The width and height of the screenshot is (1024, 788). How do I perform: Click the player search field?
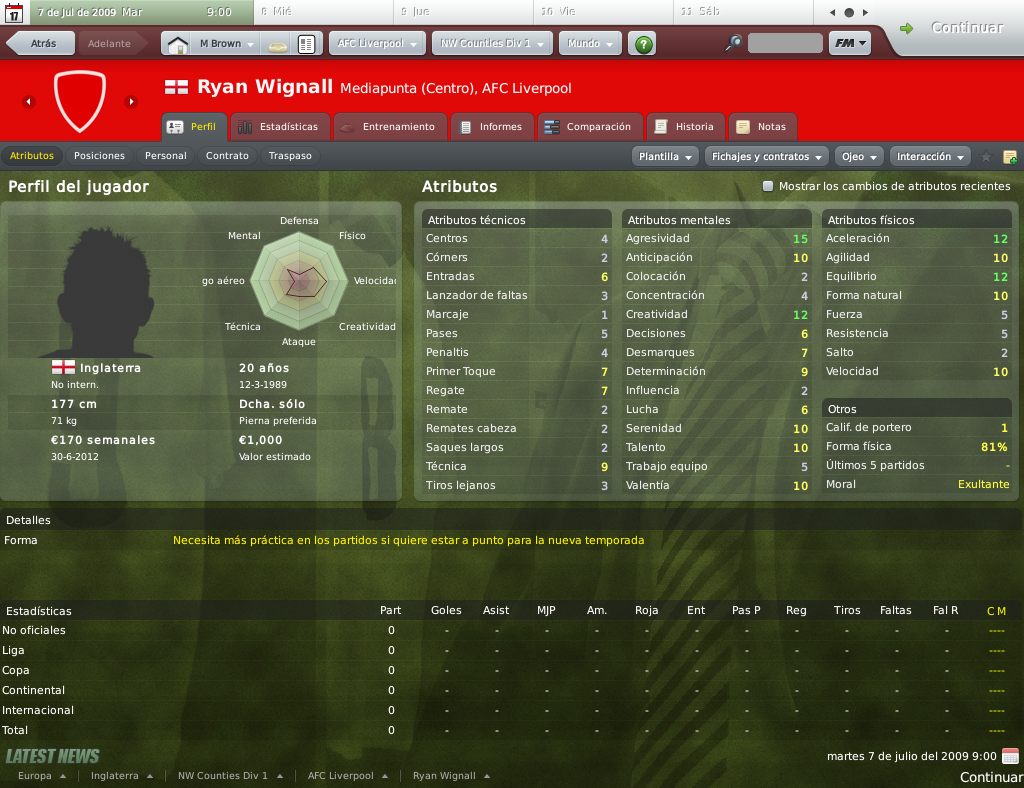[784, 44]
